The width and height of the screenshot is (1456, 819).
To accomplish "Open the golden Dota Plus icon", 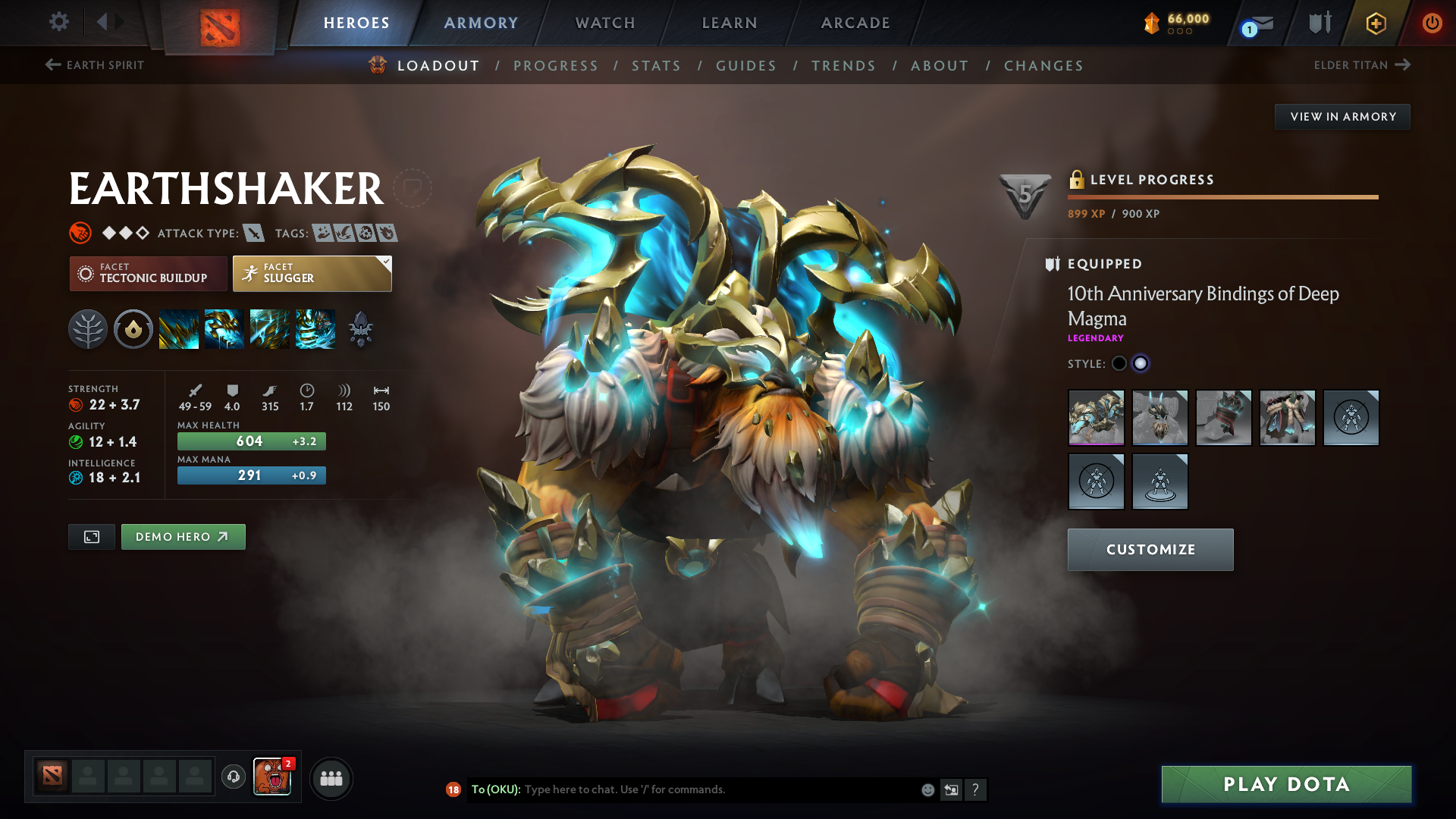I will tap(1375, 23).
